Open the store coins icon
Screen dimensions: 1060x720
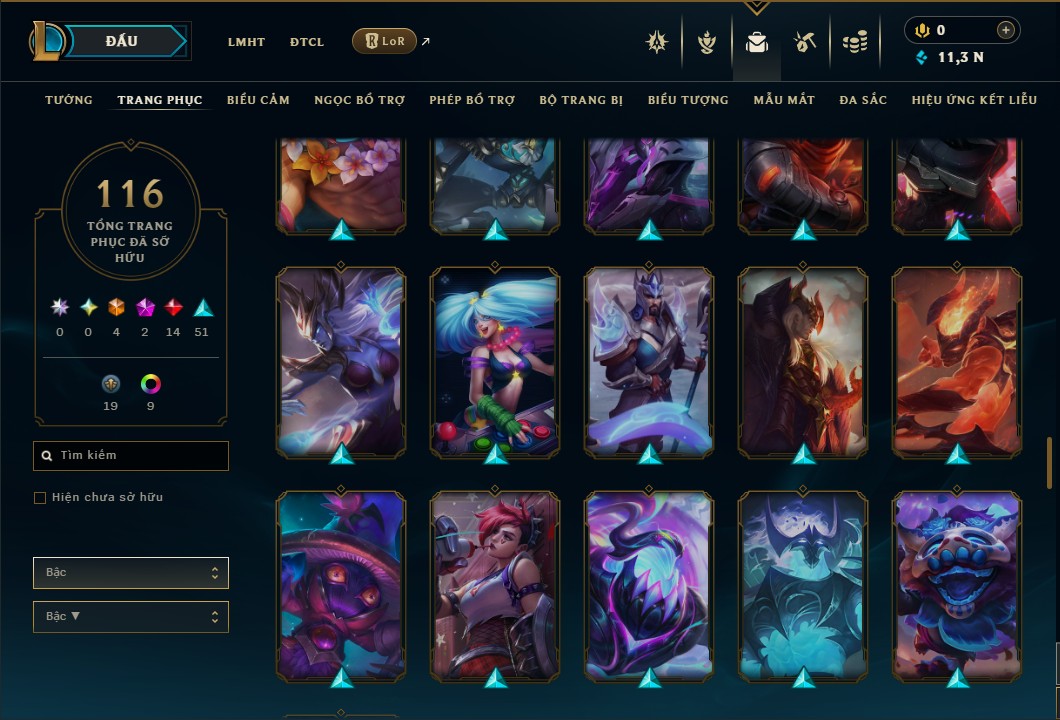click(853, 42)
